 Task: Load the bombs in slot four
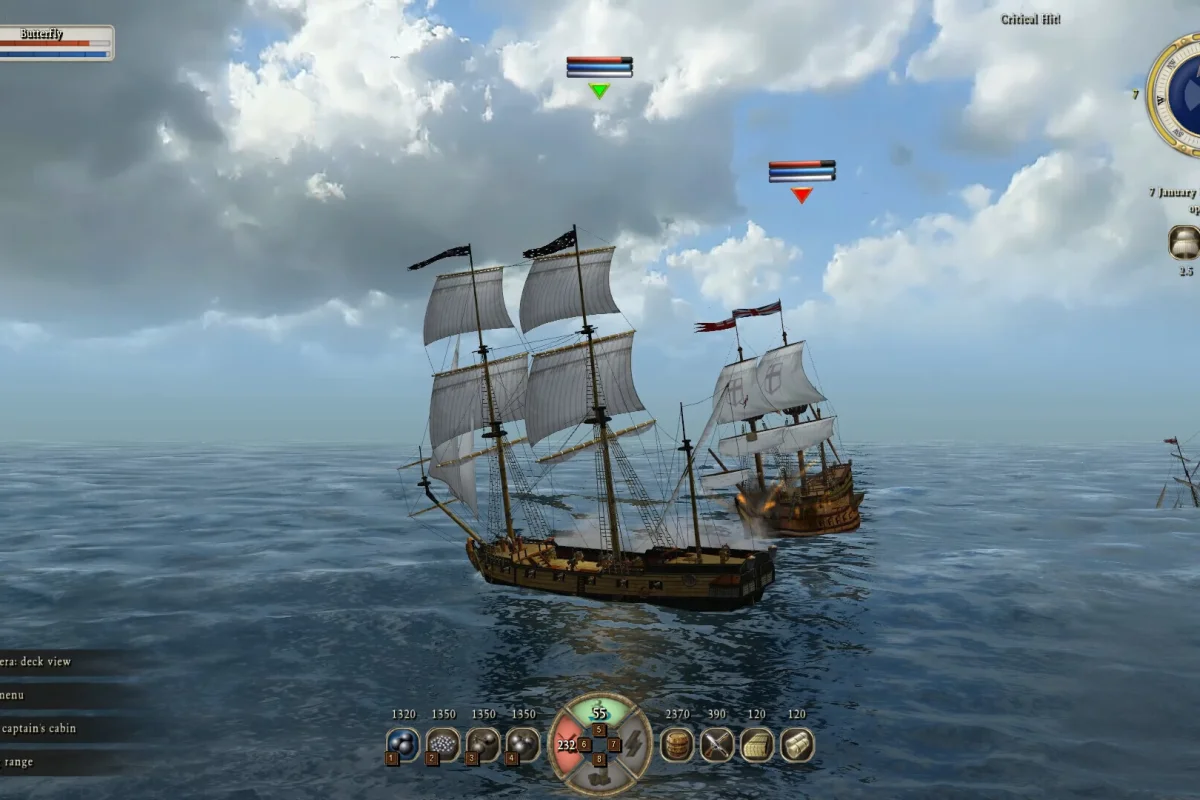tap(523, 743)
